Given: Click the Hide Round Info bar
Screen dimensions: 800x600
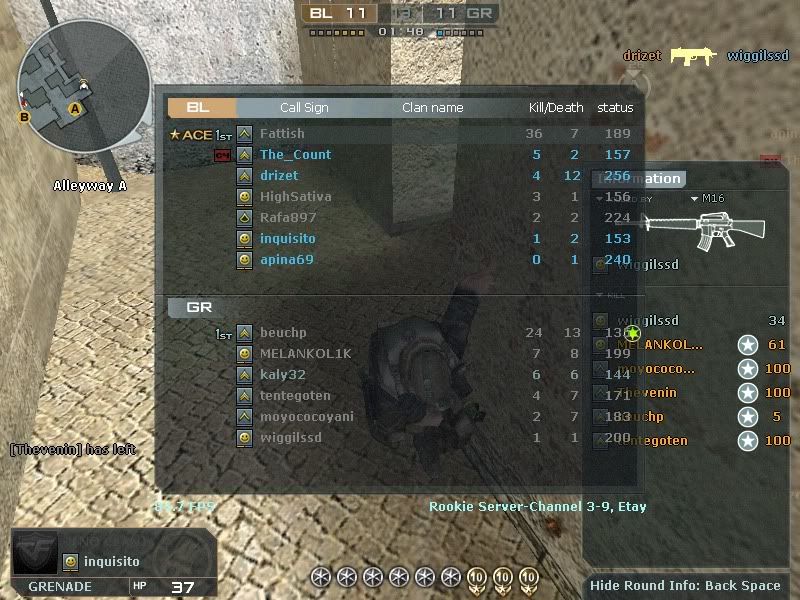Looking at the screenshot, I should point(685,586).
